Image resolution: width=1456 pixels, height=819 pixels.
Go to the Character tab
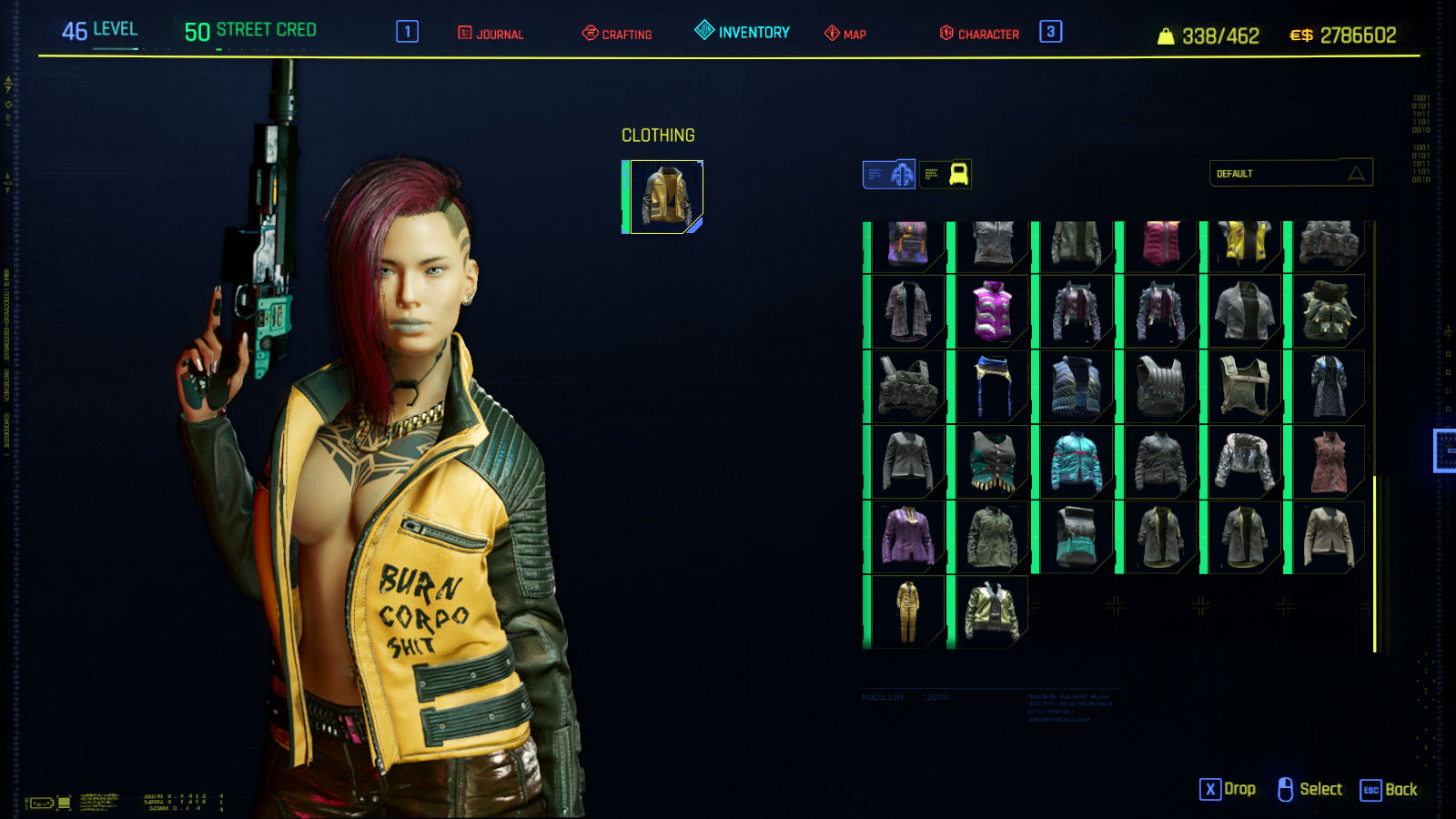979,34
